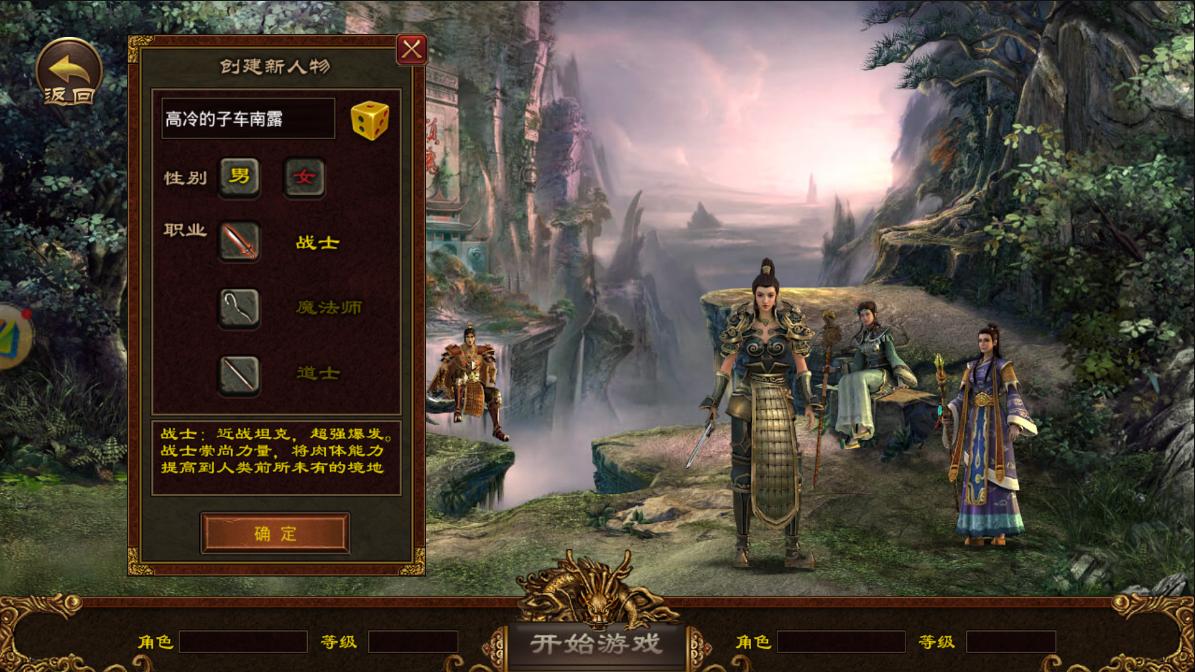Select male gender 男
Viewport: 1195px width, 672px height.
(240, 177)
